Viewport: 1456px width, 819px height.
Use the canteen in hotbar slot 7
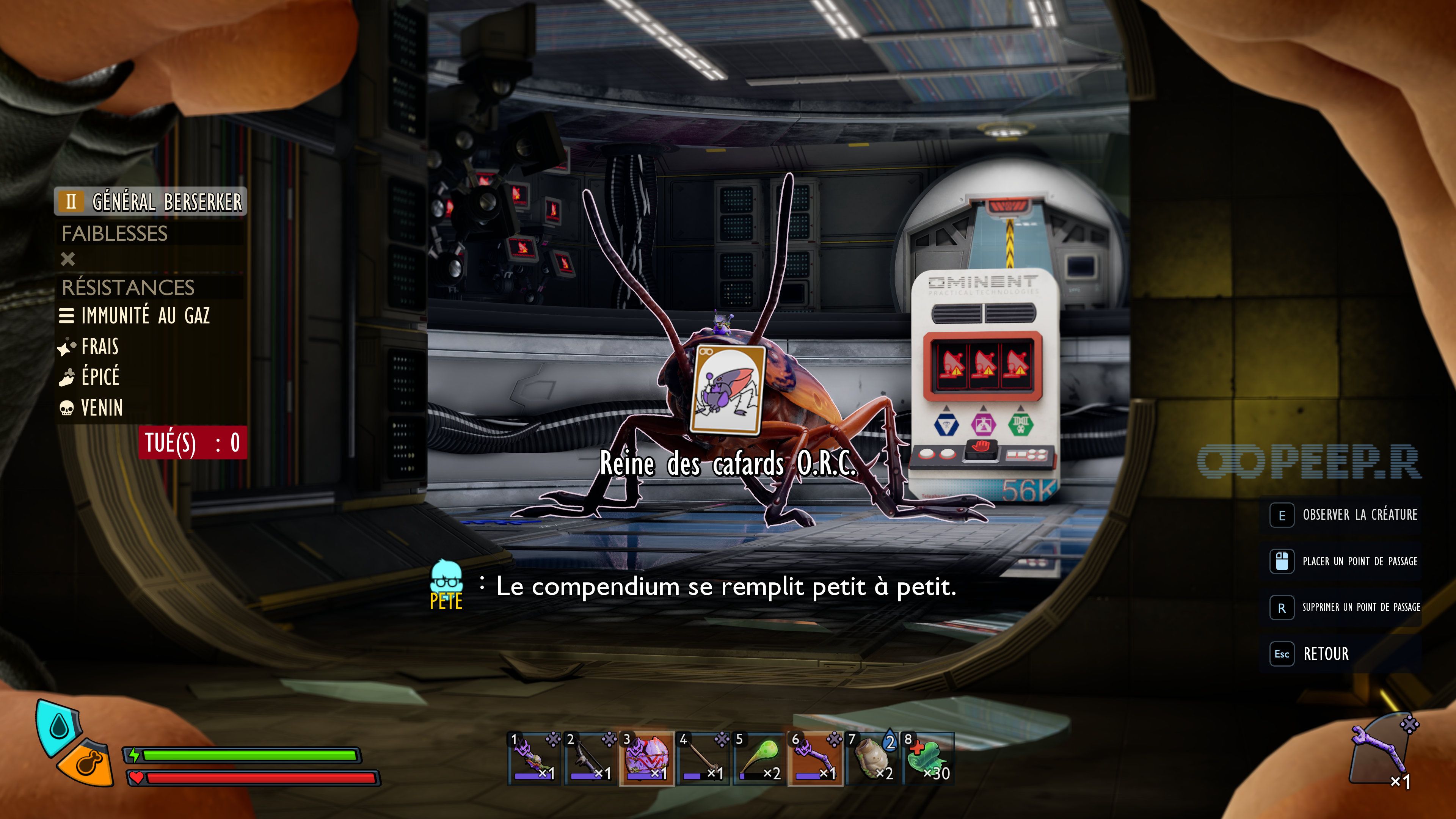[872, 758]
